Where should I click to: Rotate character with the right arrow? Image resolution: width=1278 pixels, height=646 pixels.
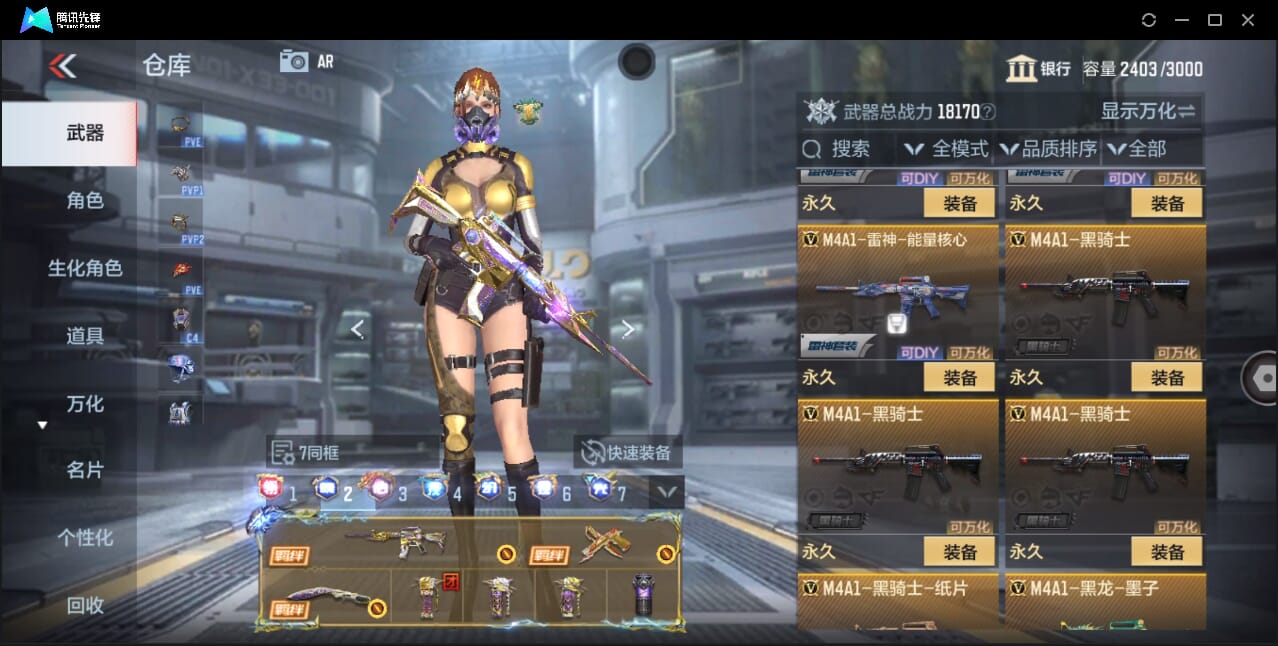(x=627, y=329)
